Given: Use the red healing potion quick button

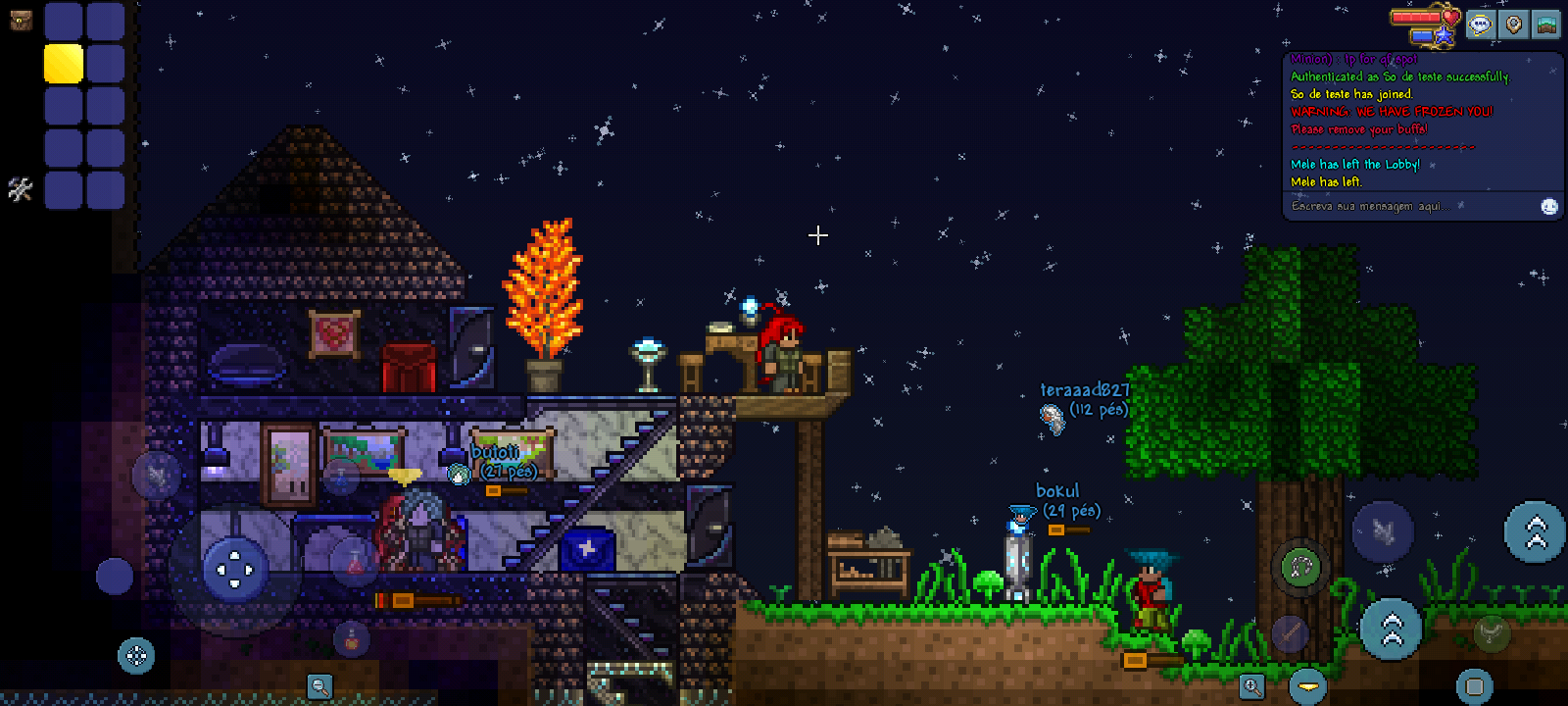Looking at the screenshot, I should 355,562.
